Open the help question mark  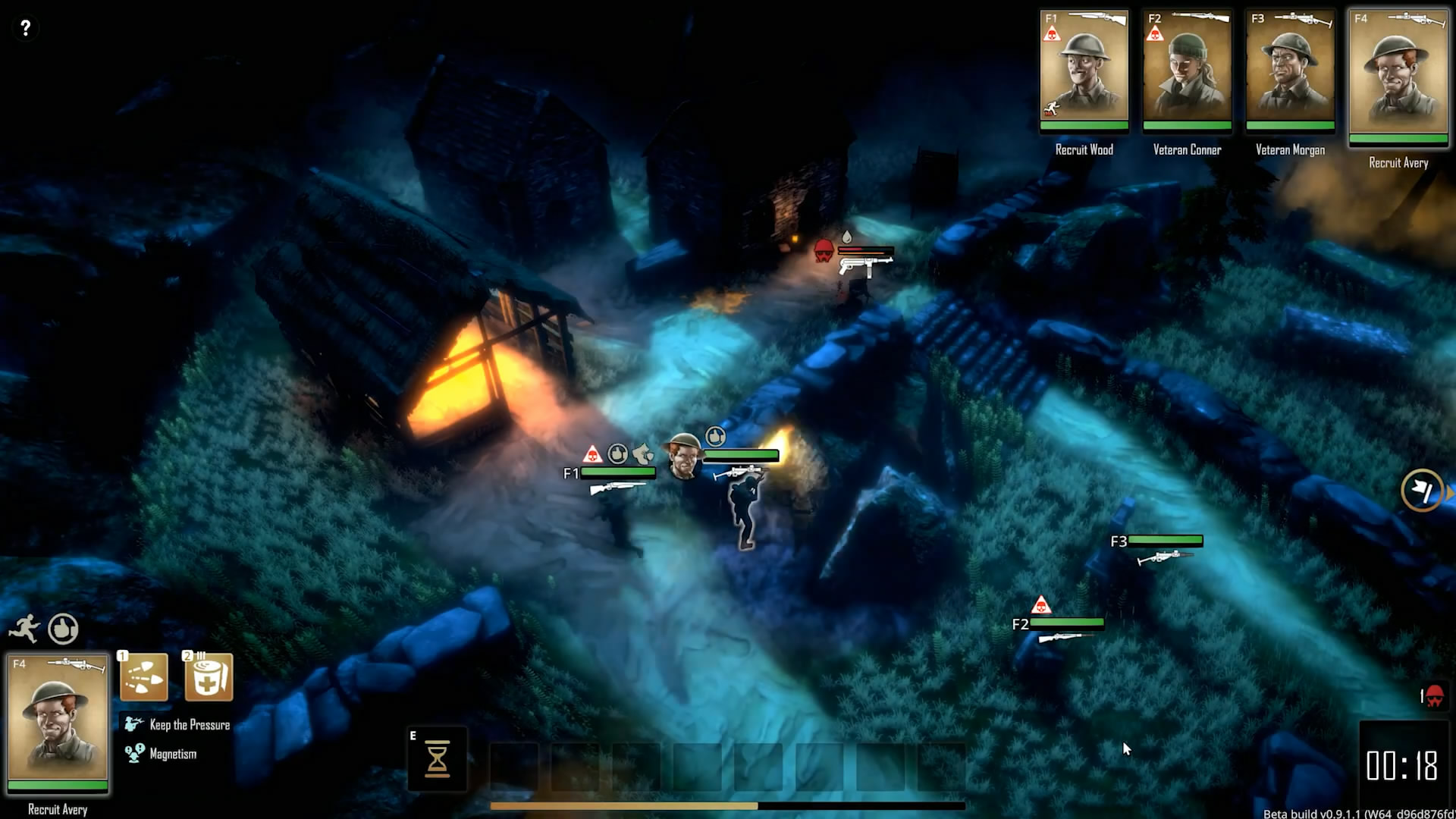coord(25,28)
